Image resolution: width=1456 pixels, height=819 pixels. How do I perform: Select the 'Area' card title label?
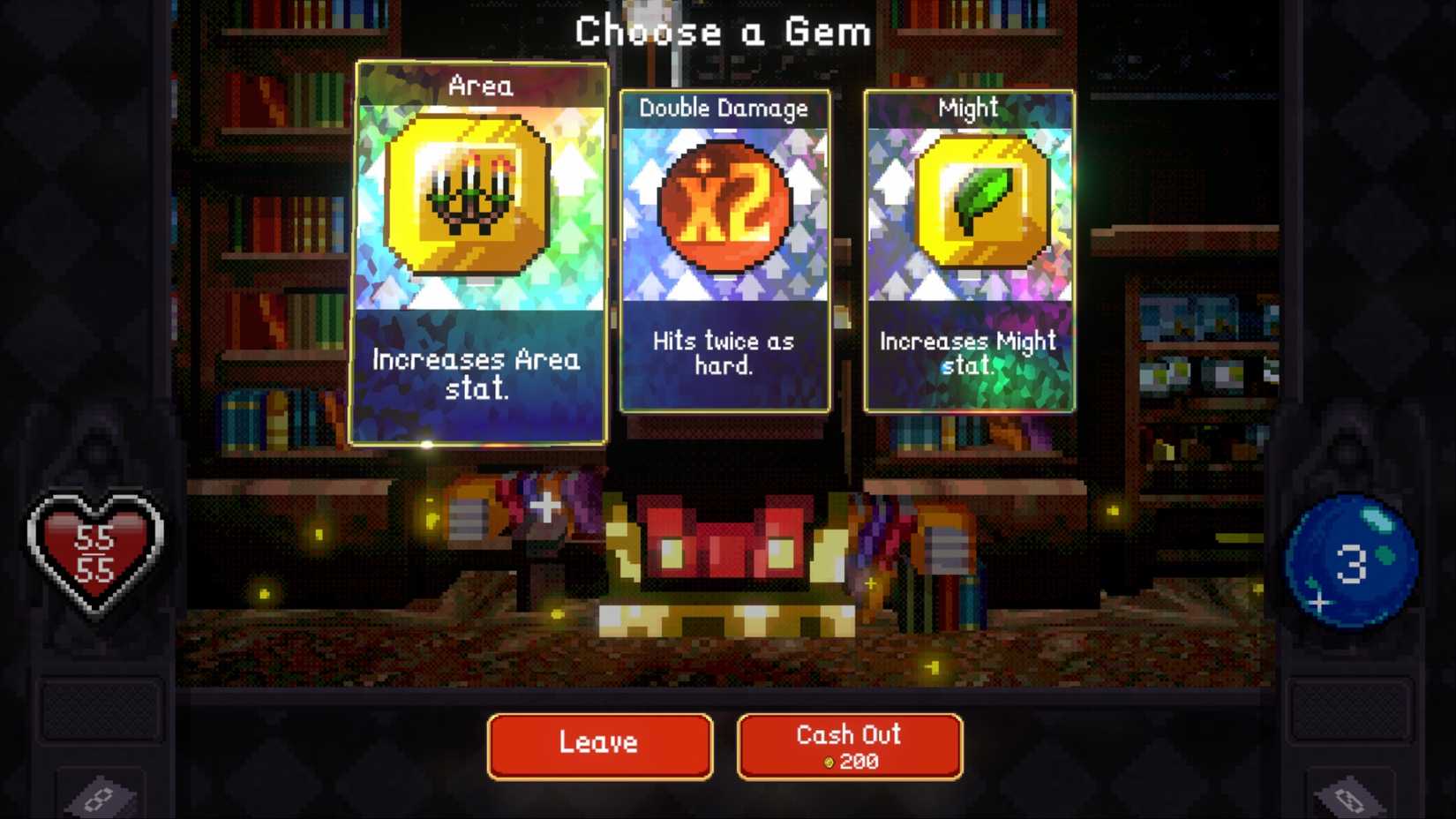click(x=481, y=86)
